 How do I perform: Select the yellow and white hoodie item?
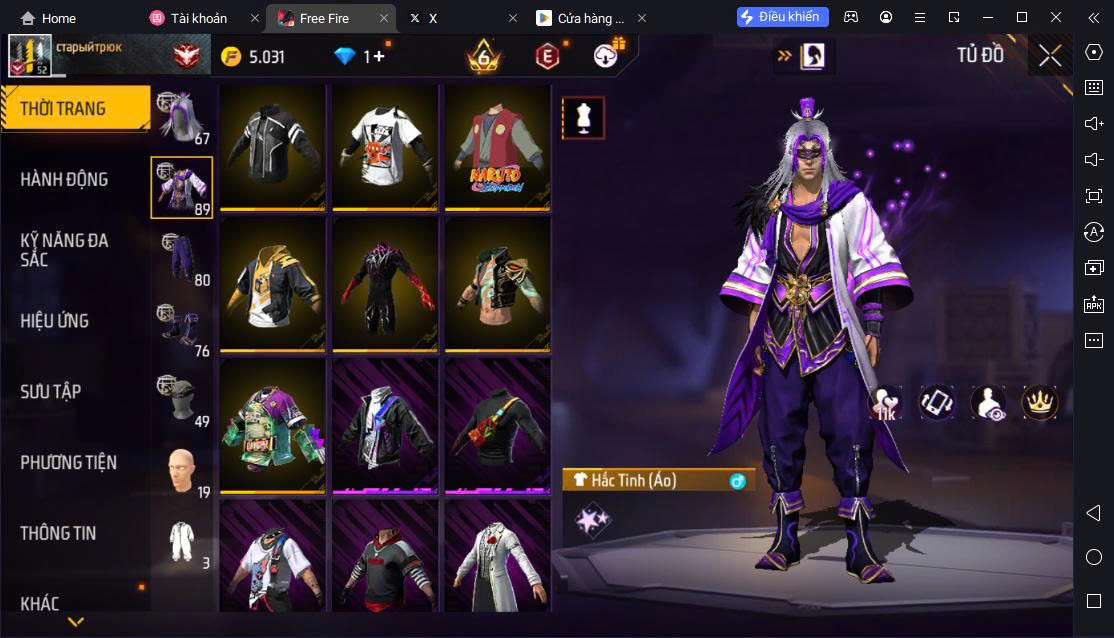click(272, 285)
